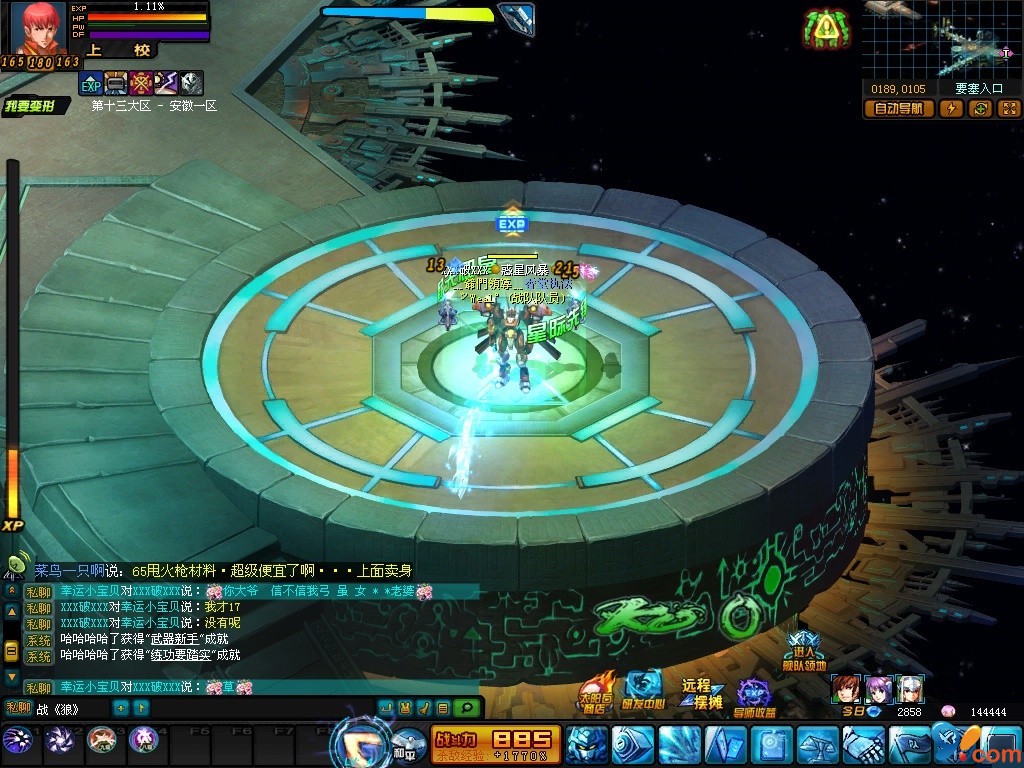Click the green warning triangle alert icon
The height and width of the screenshot is (768, 1024).
point(825,29)
